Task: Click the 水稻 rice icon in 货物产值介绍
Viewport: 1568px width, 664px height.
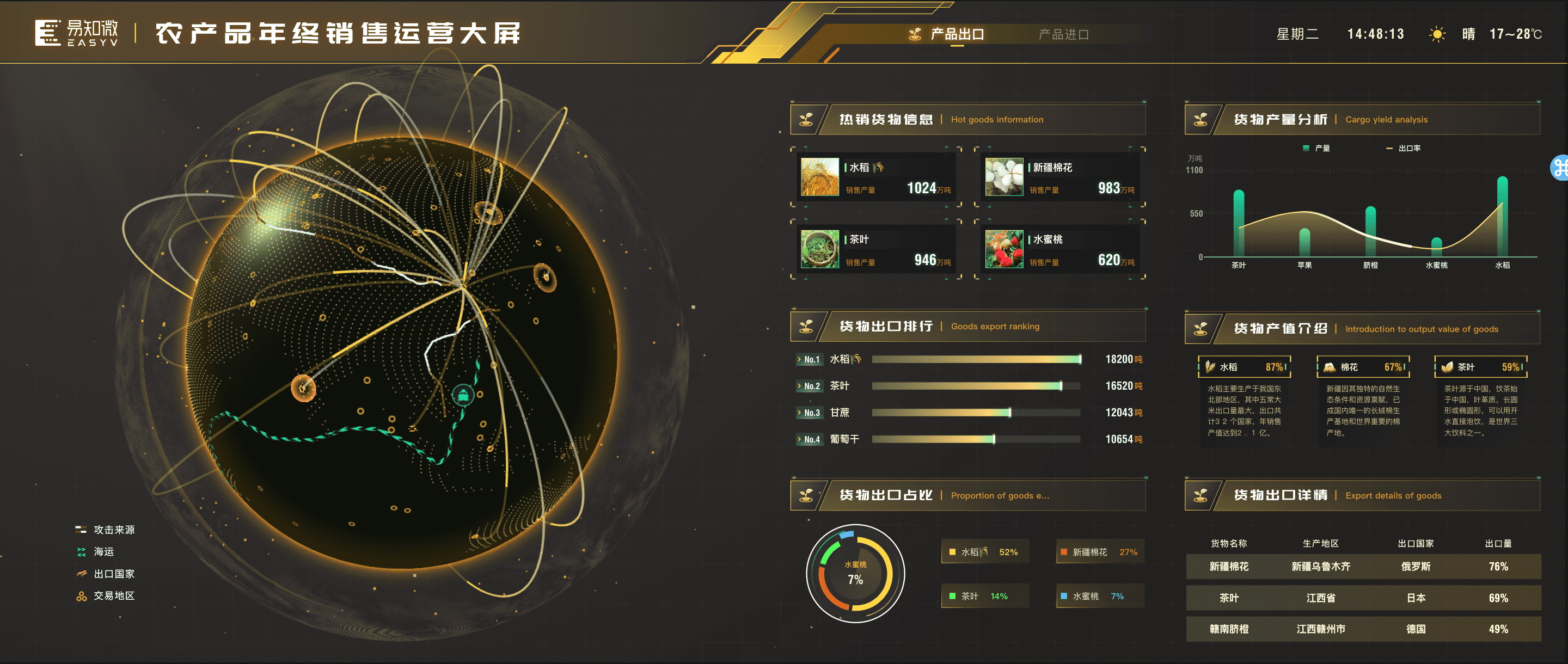Action: (x=1211, y=366)
